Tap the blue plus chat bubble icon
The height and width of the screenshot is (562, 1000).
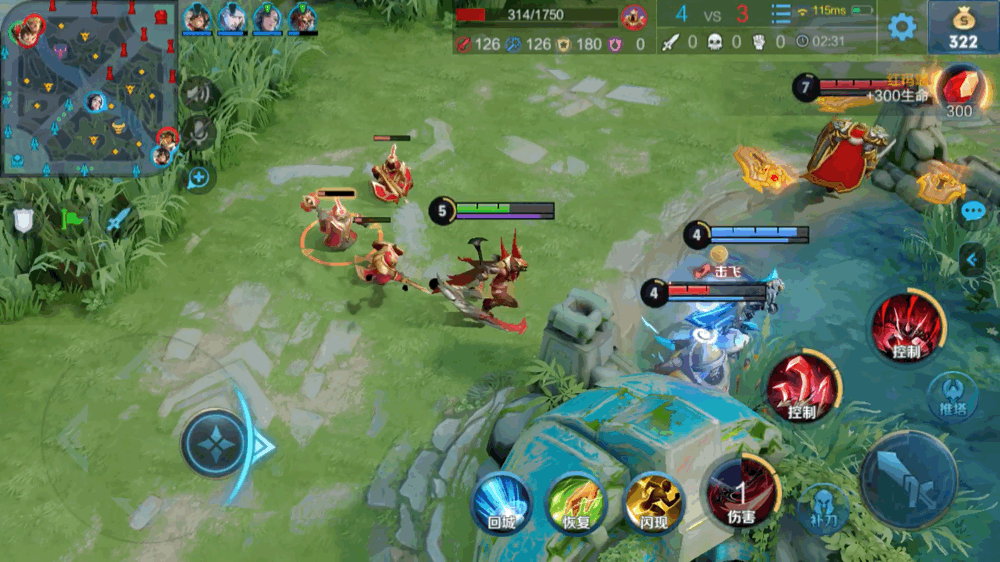pos(199,179)
